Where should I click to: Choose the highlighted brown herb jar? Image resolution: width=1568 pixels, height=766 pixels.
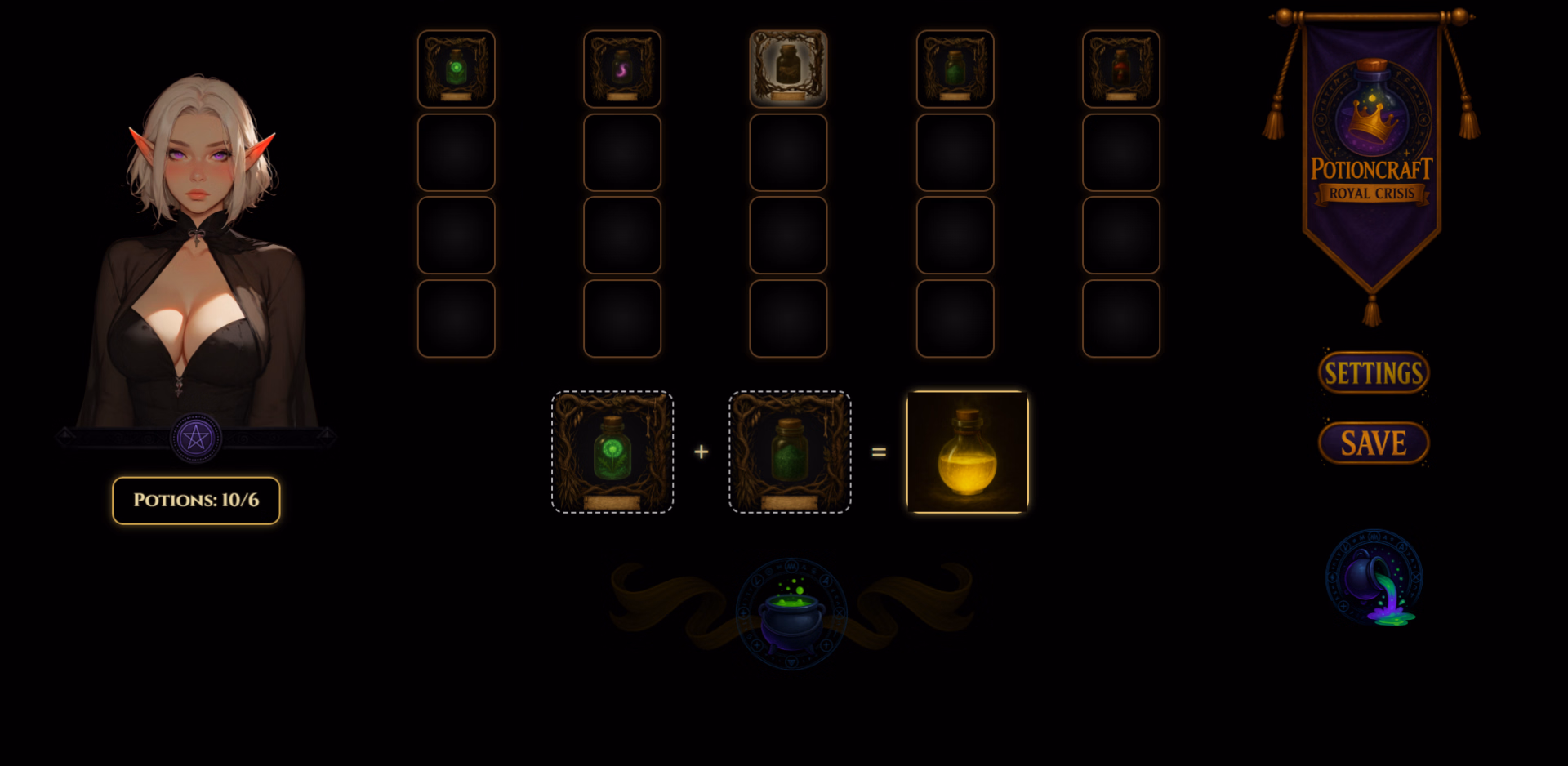pos(788,69)
